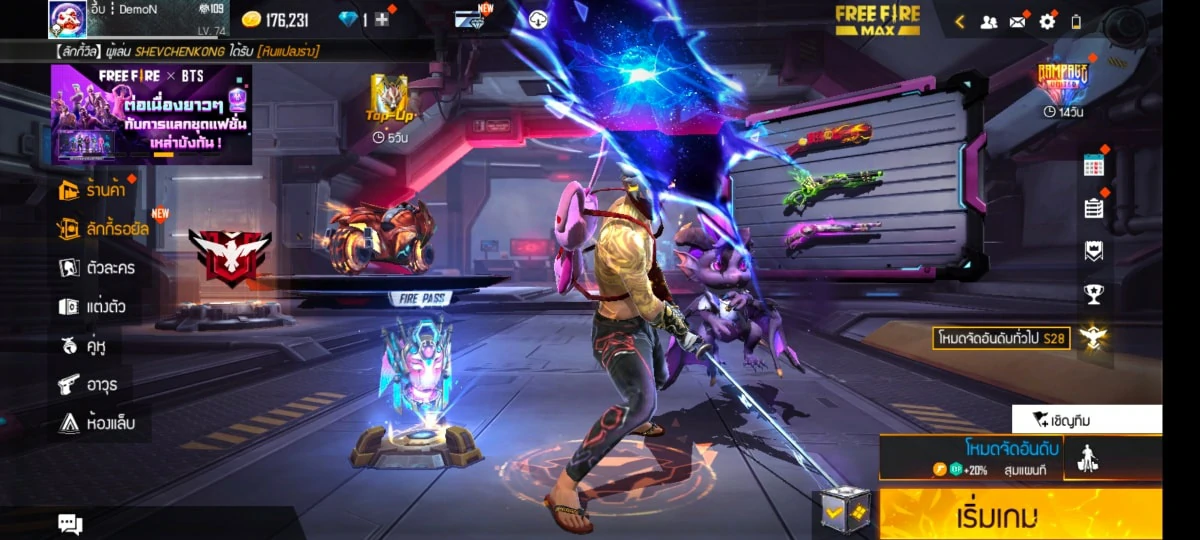
Task: Open the chat bubble icon
Action: [x=70, y=524]
